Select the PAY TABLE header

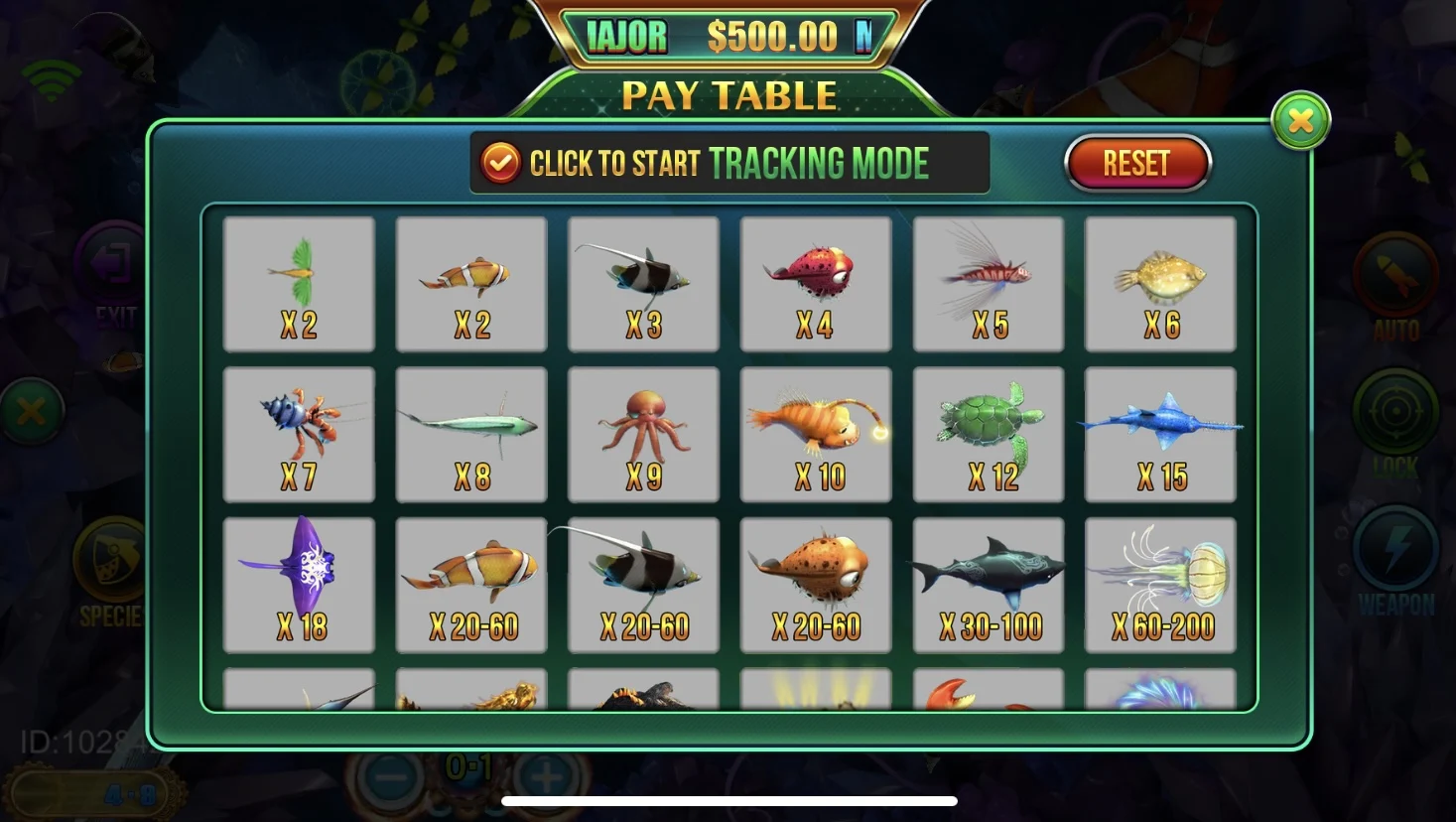(729, 95)
